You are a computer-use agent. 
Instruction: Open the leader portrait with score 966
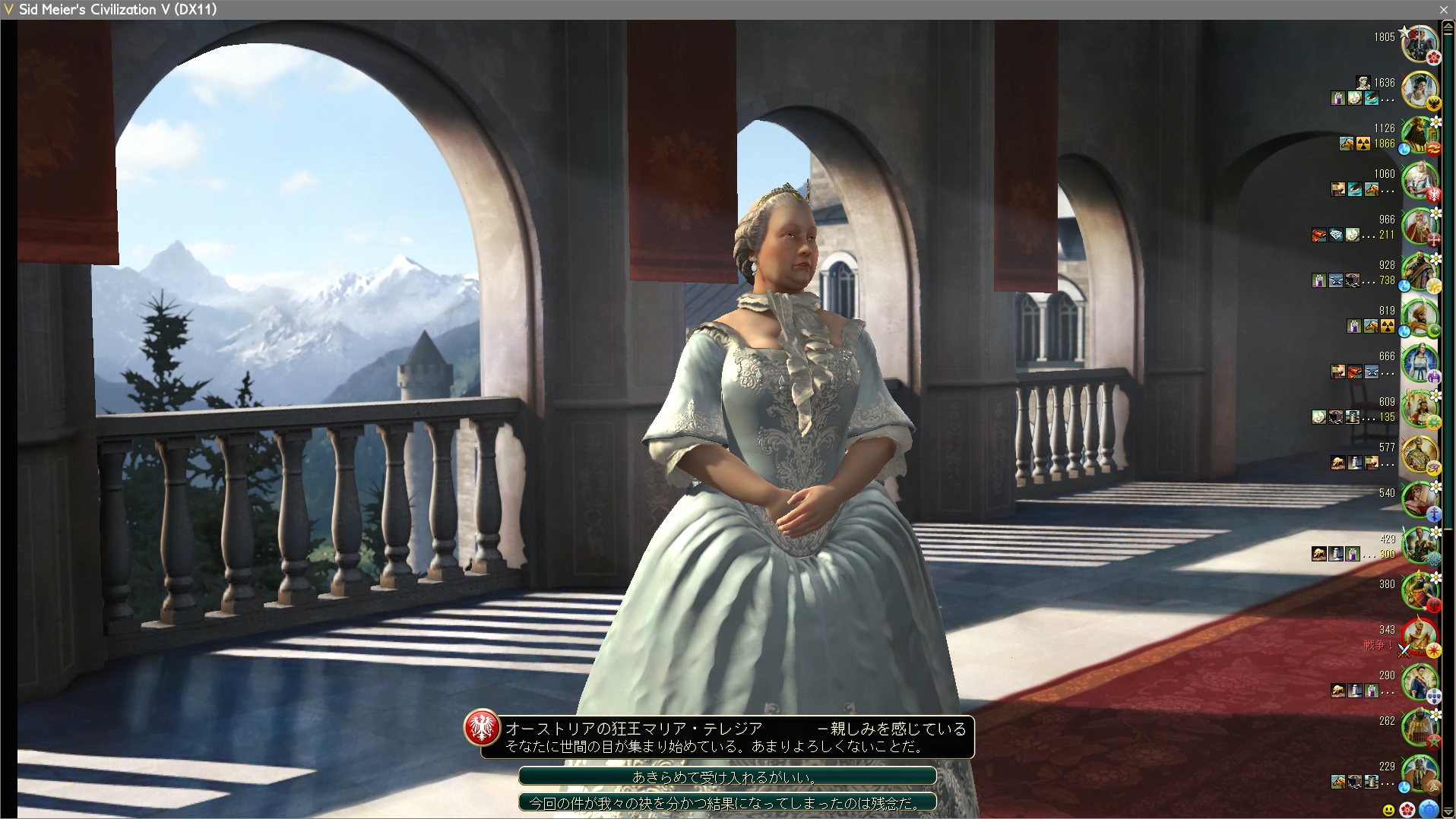click(1419, 226)
